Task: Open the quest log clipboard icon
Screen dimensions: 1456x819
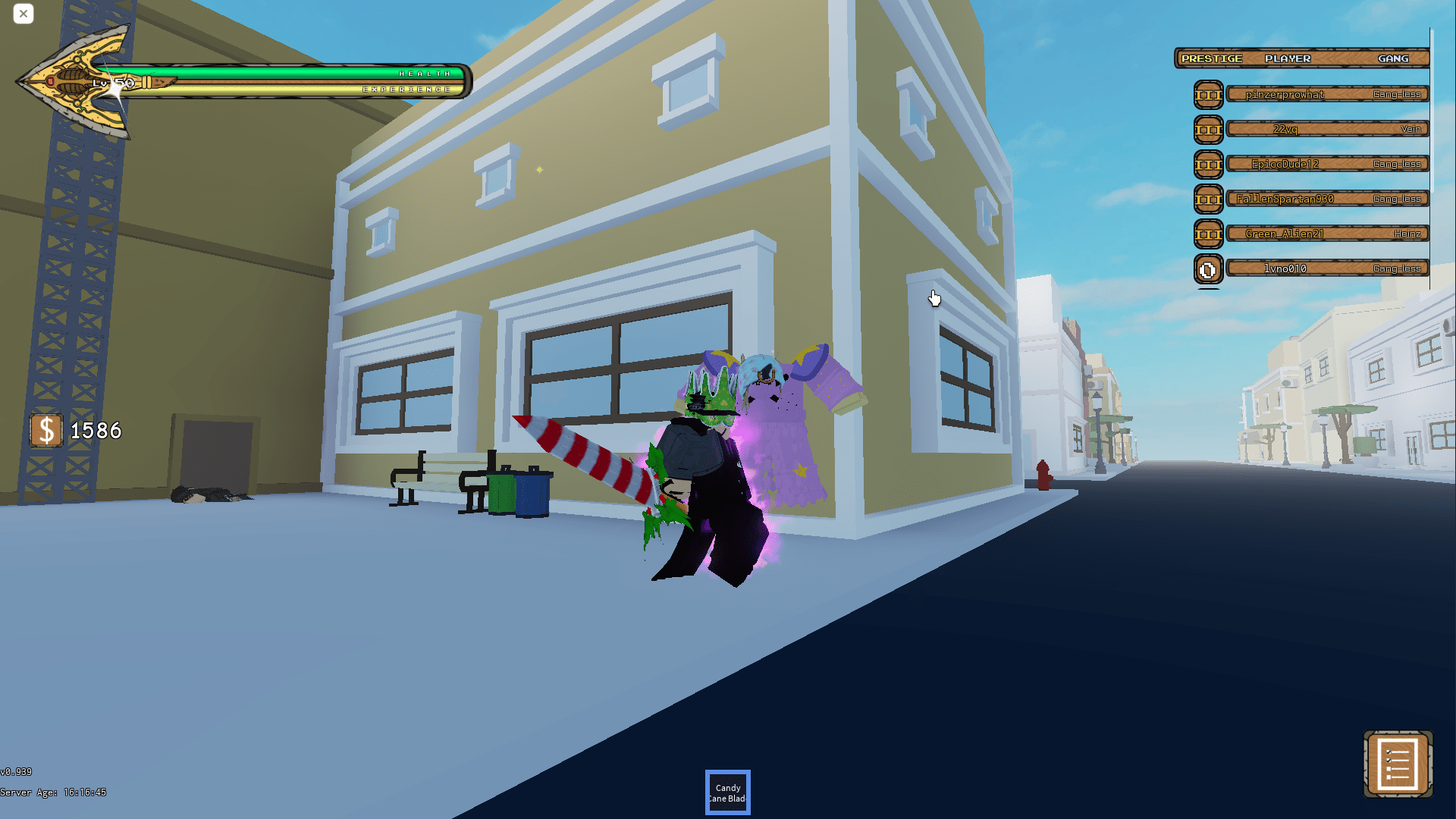Action: (x=1399, y=765)
